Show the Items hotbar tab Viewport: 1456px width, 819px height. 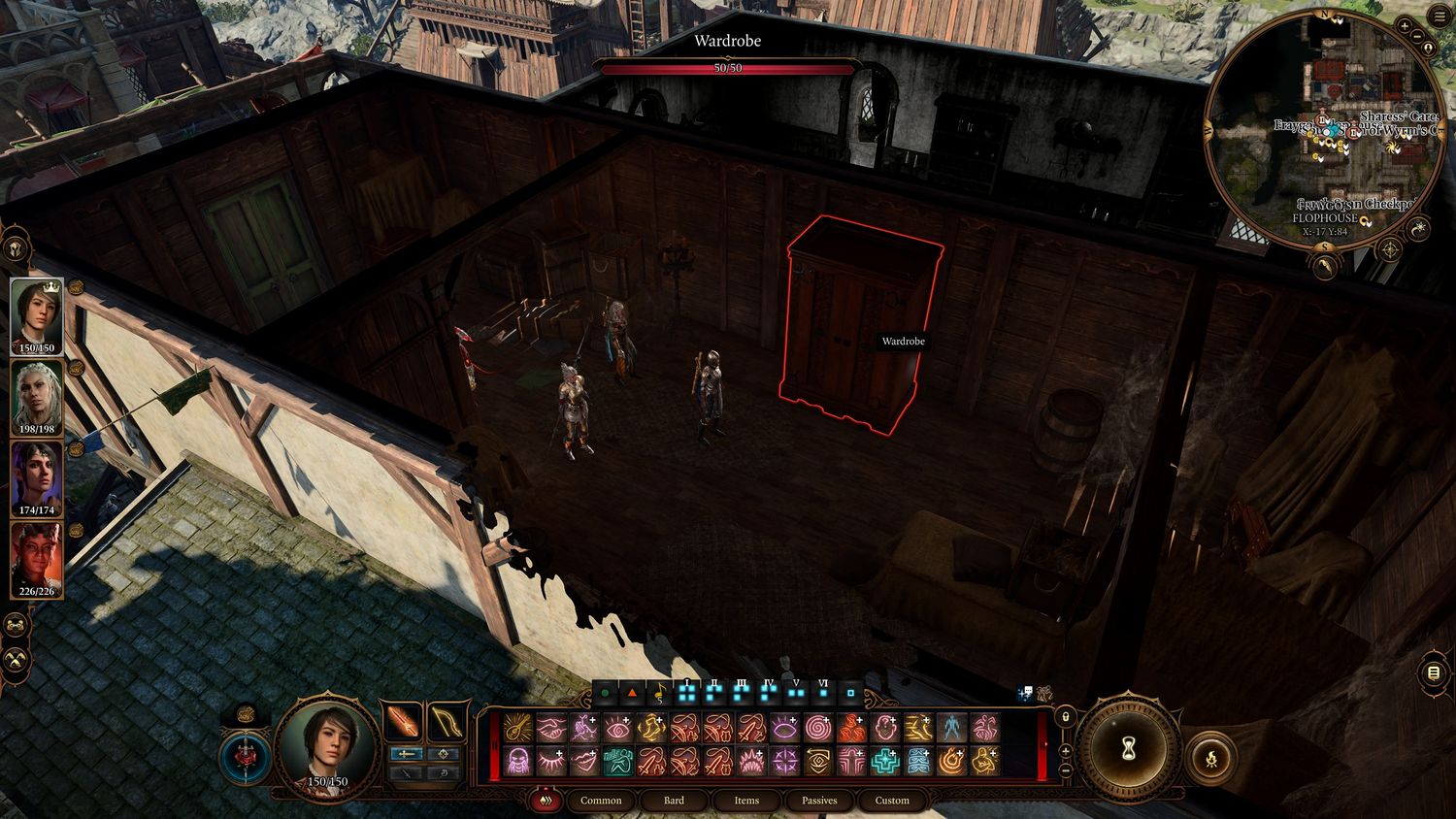[x=746, y=801]
